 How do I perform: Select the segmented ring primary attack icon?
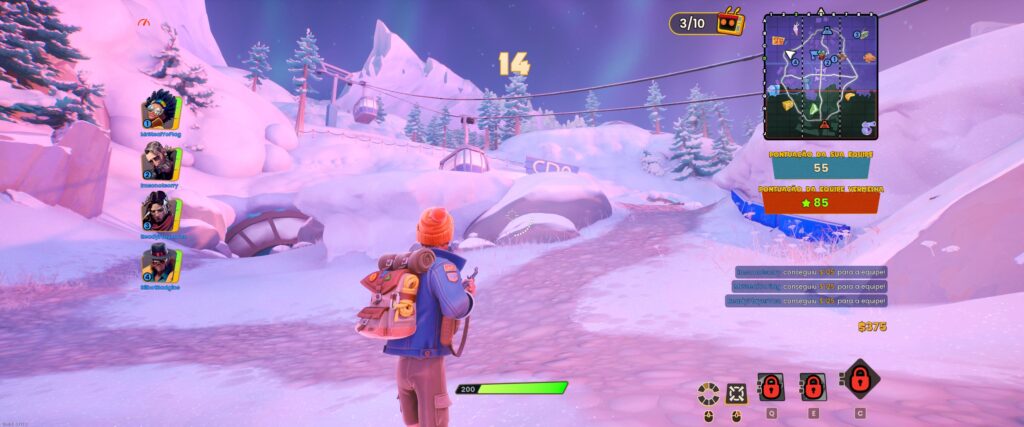(709, 392)
